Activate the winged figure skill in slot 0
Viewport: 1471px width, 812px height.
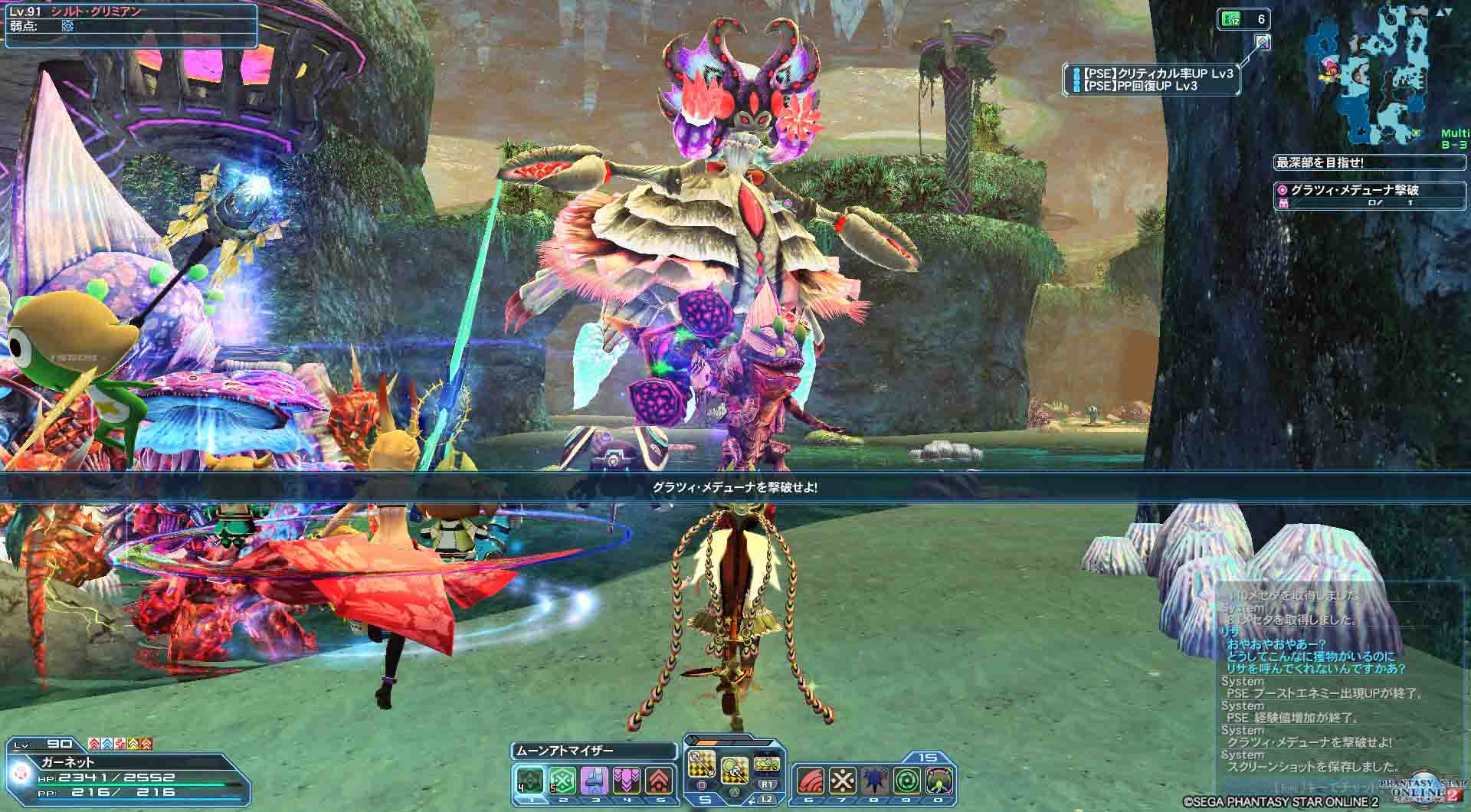(x=940, y=781)
